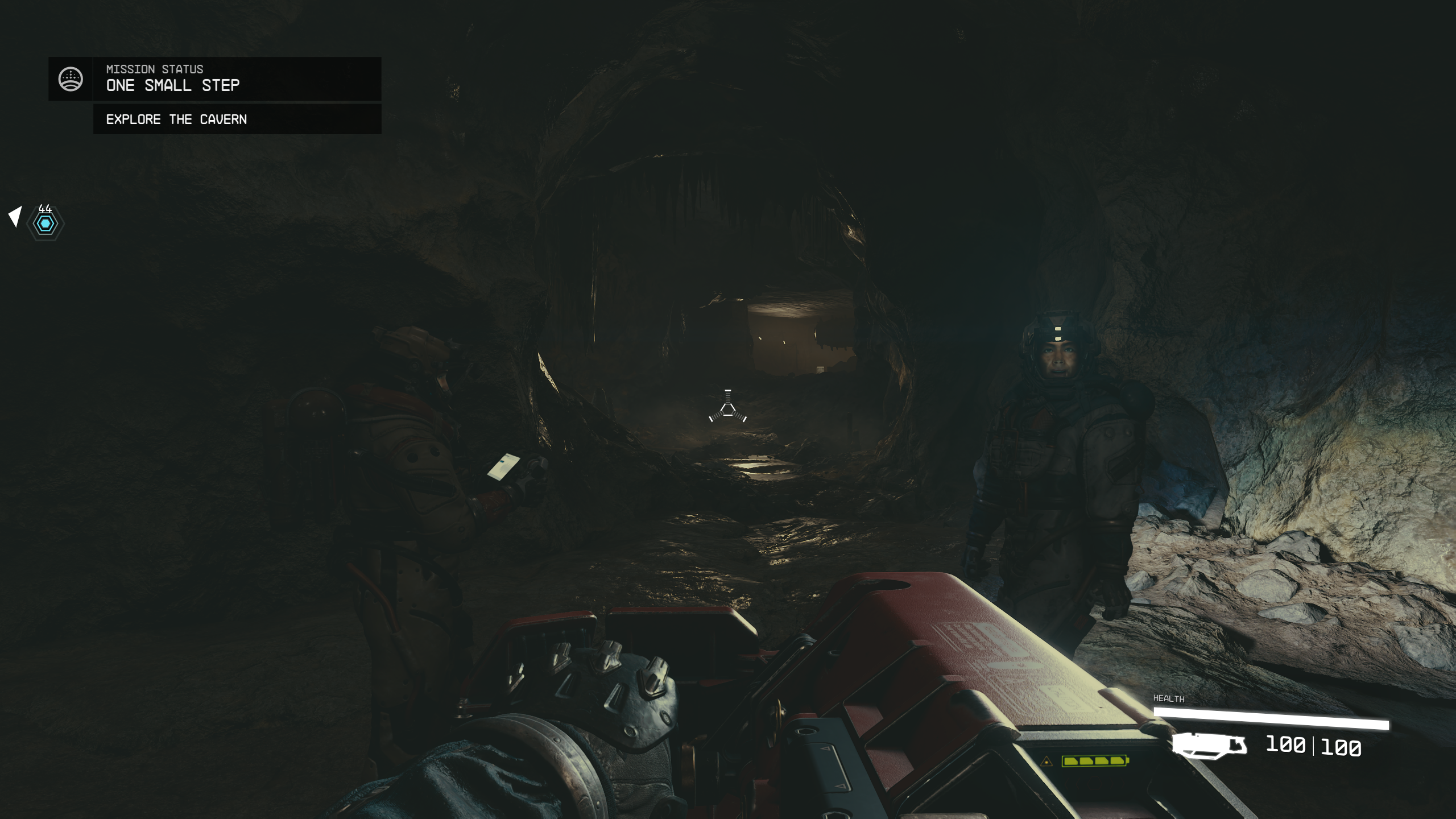Screen dimensions: 1456x819
Task: Click the equipped cutter weapon icon
Action: (1209, 746)
